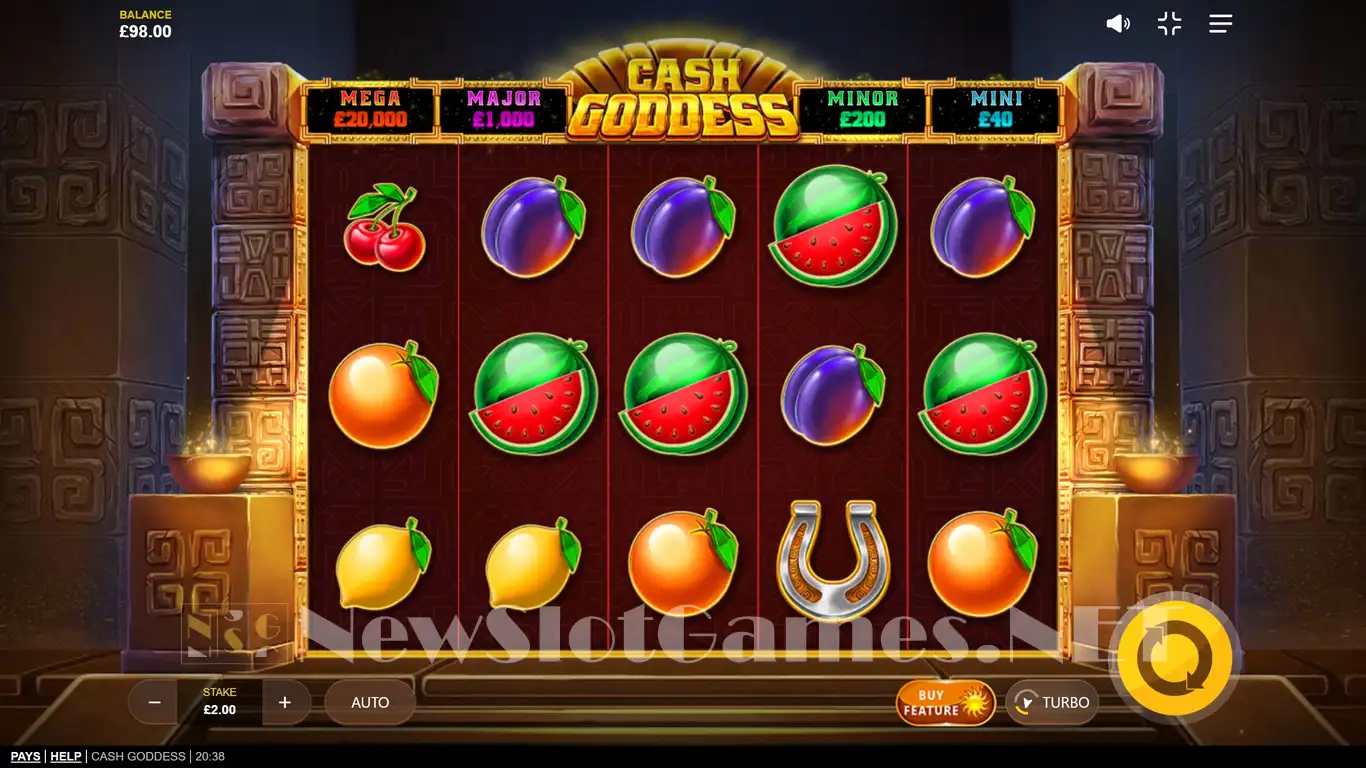
Task: Mute sound with the speaker icon
Action: [1117, 24]
